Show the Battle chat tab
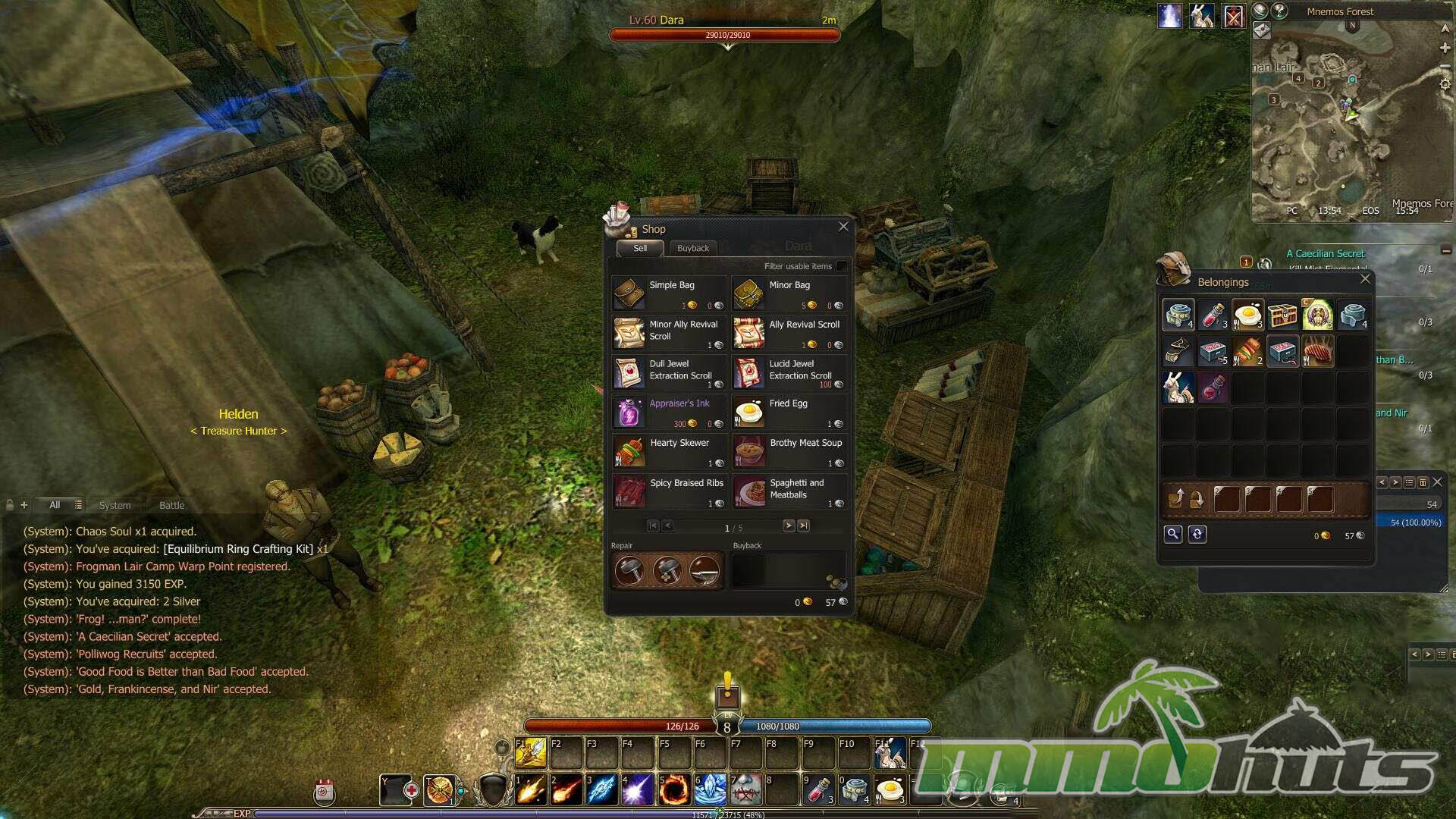This screenshot has width=1456, height=819. click(x=171, y=505)
